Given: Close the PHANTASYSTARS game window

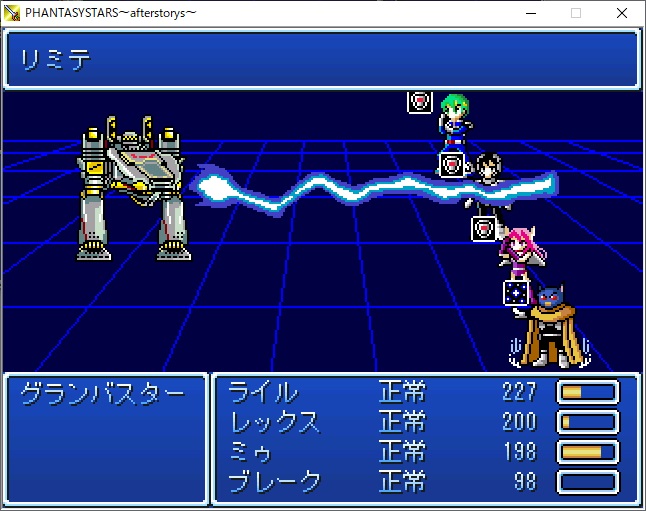Looking at the screenshot, I should tap(622, 13).
